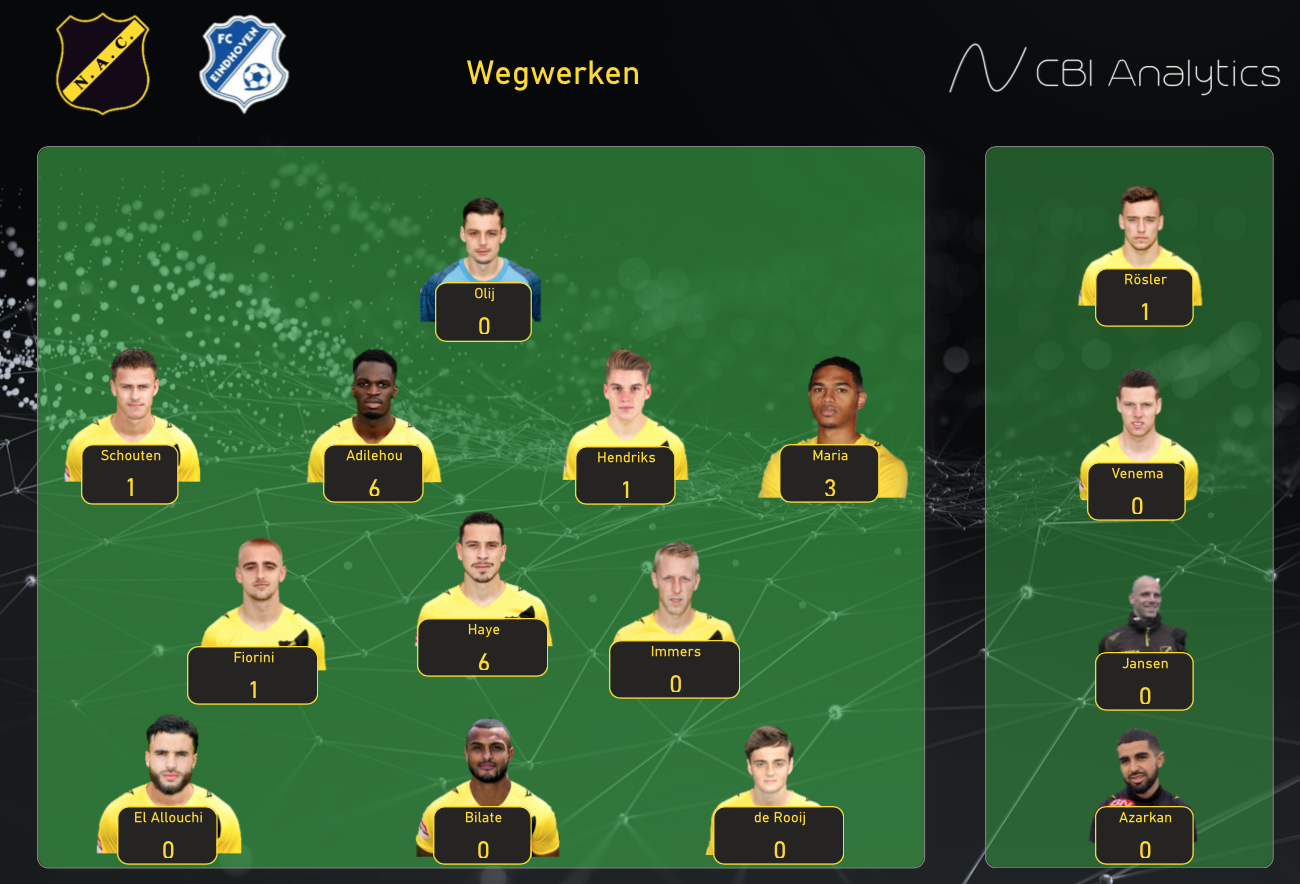
Task: Choose the Haye player card
Action: pyautogui.click(x=483, y=648)
